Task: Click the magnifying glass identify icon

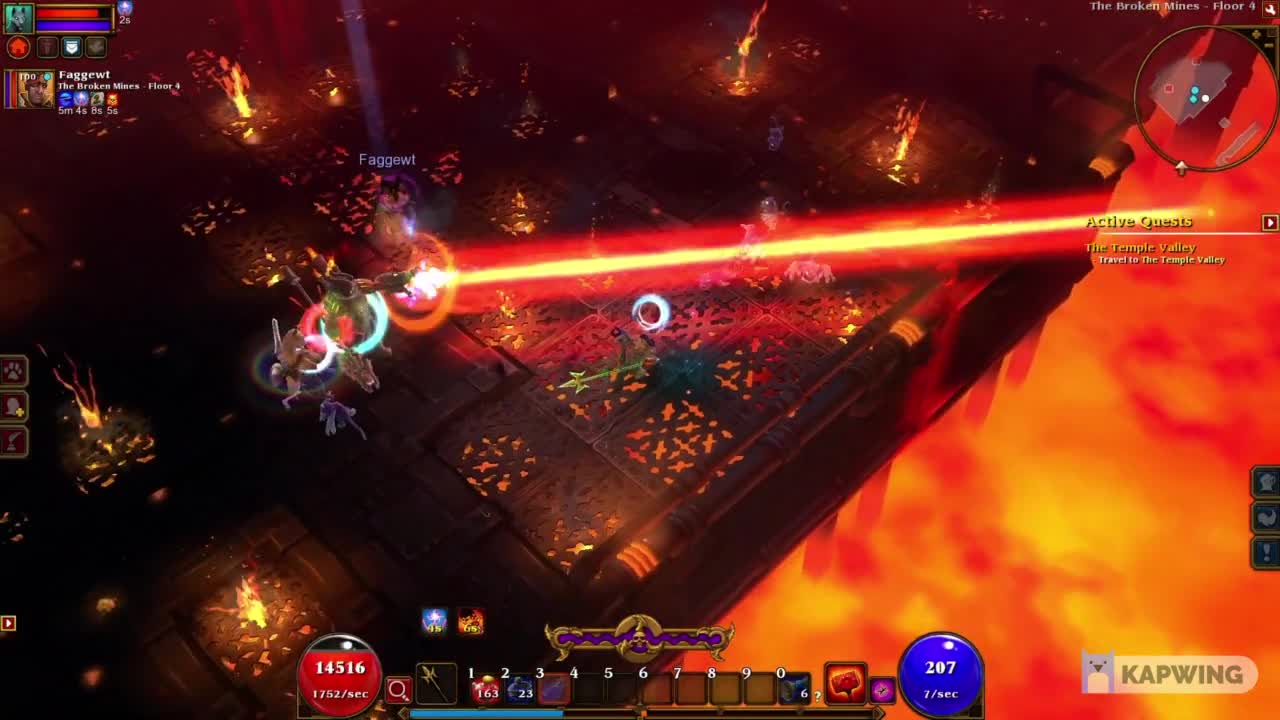Action: point(398,690)
